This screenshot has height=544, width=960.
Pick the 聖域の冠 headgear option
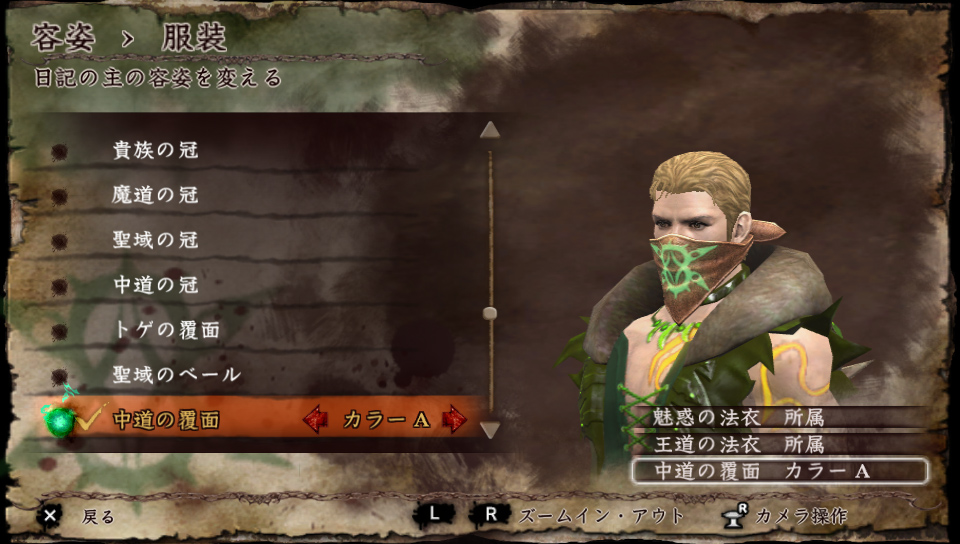156,240
